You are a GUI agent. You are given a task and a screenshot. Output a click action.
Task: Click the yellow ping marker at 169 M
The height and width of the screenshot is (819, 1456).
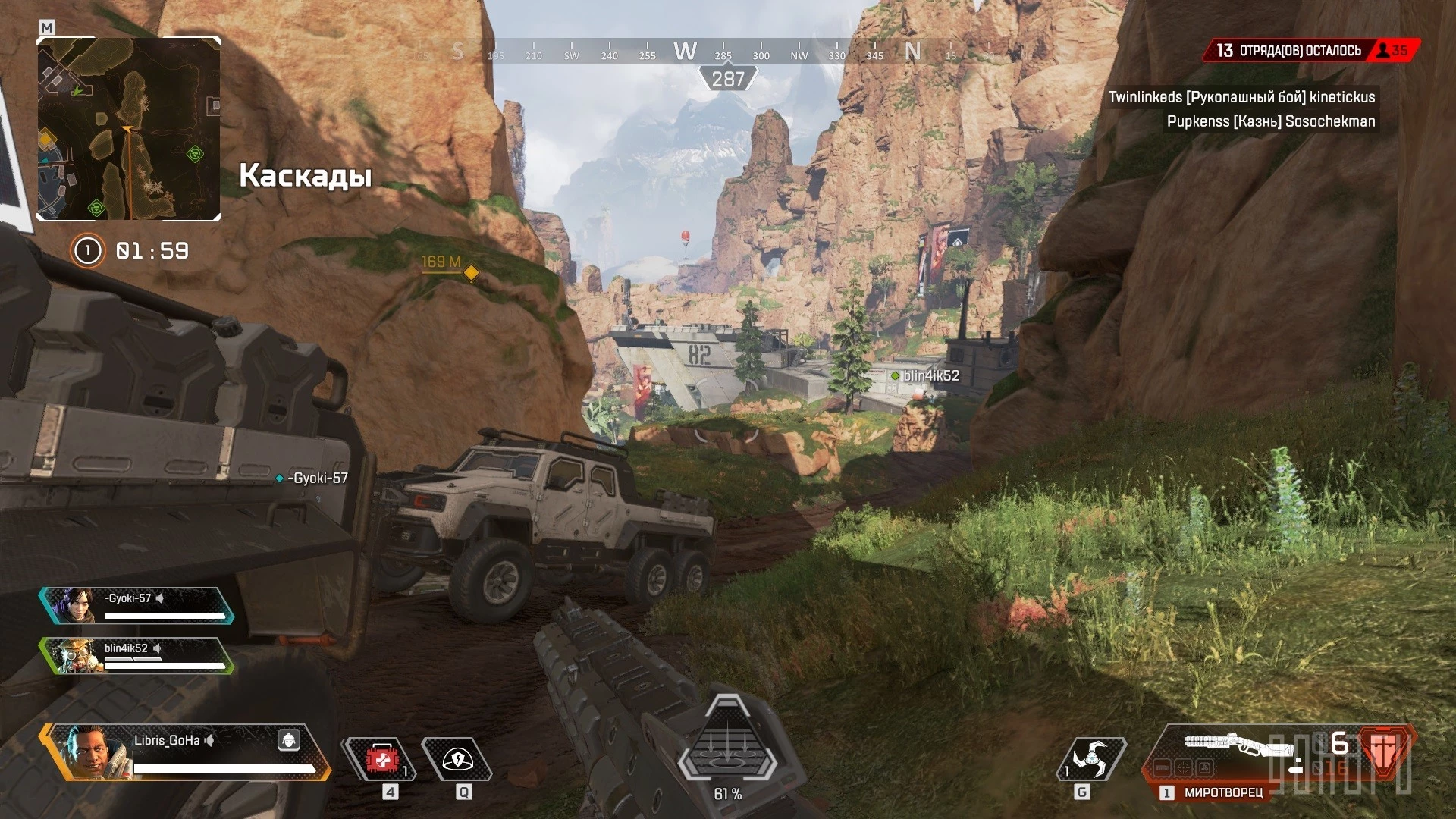[471, 272]
